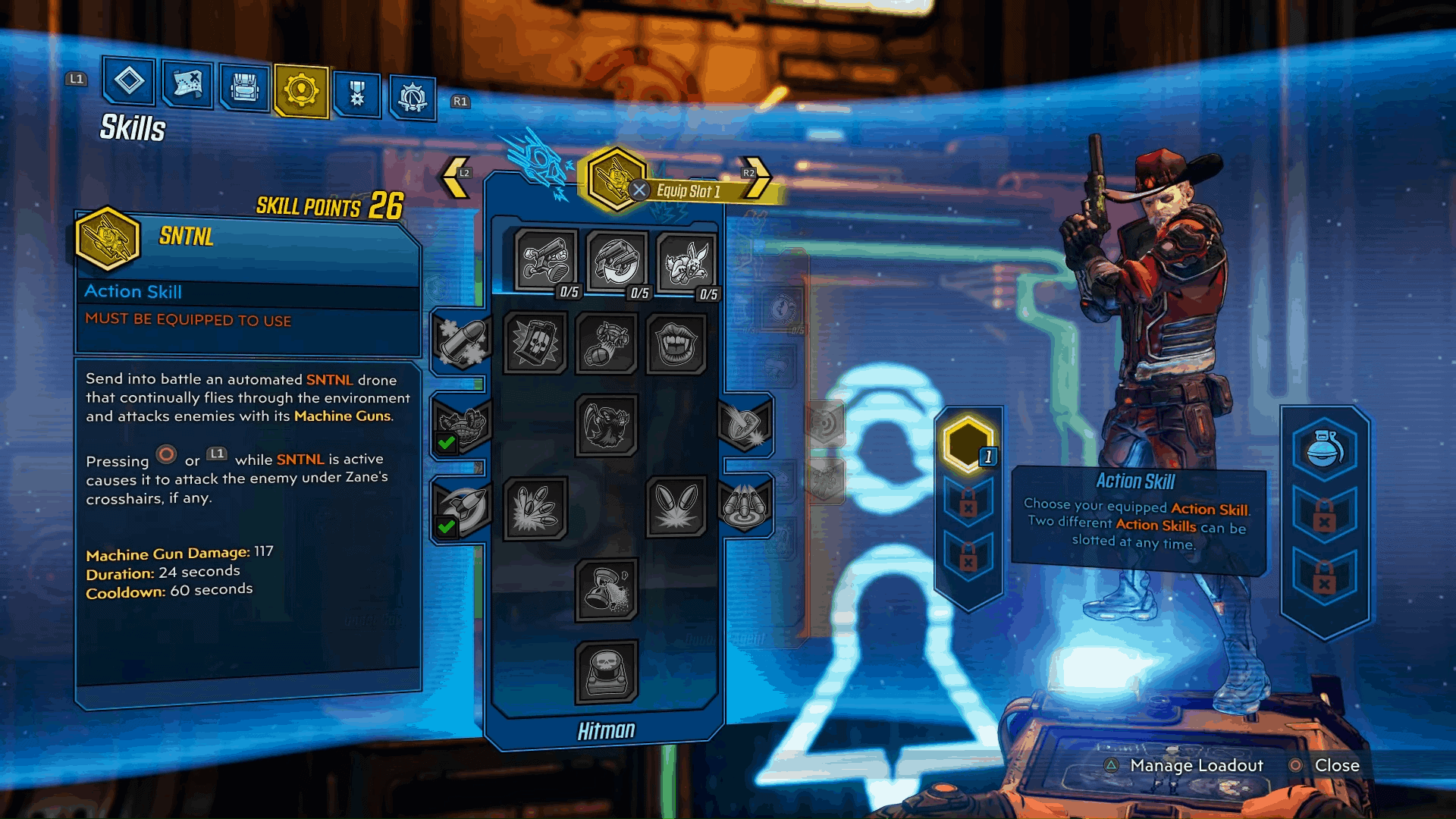Click Manage Loadout
This screenshot has width=1456, height=819.
pyautogui.click(x=1197, y=766)
